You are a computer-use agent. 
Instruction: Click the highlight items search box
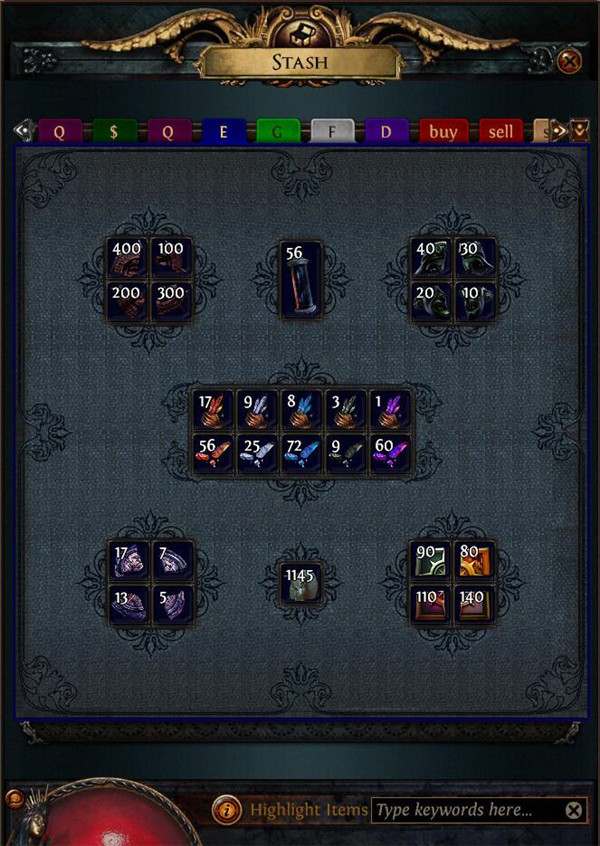point(462,810)
